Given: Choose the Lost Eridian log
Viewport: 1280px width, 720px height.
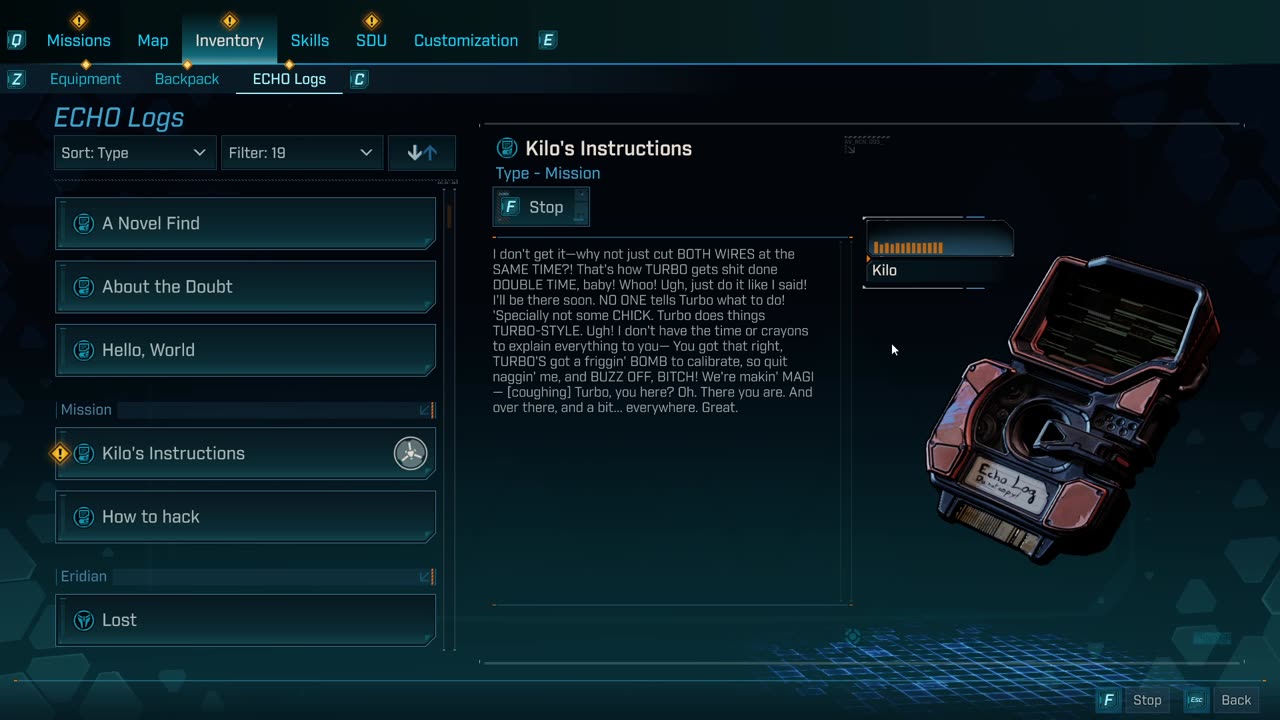Looking at the screenshot, I should pyautogui.click(x=245, y=620).
